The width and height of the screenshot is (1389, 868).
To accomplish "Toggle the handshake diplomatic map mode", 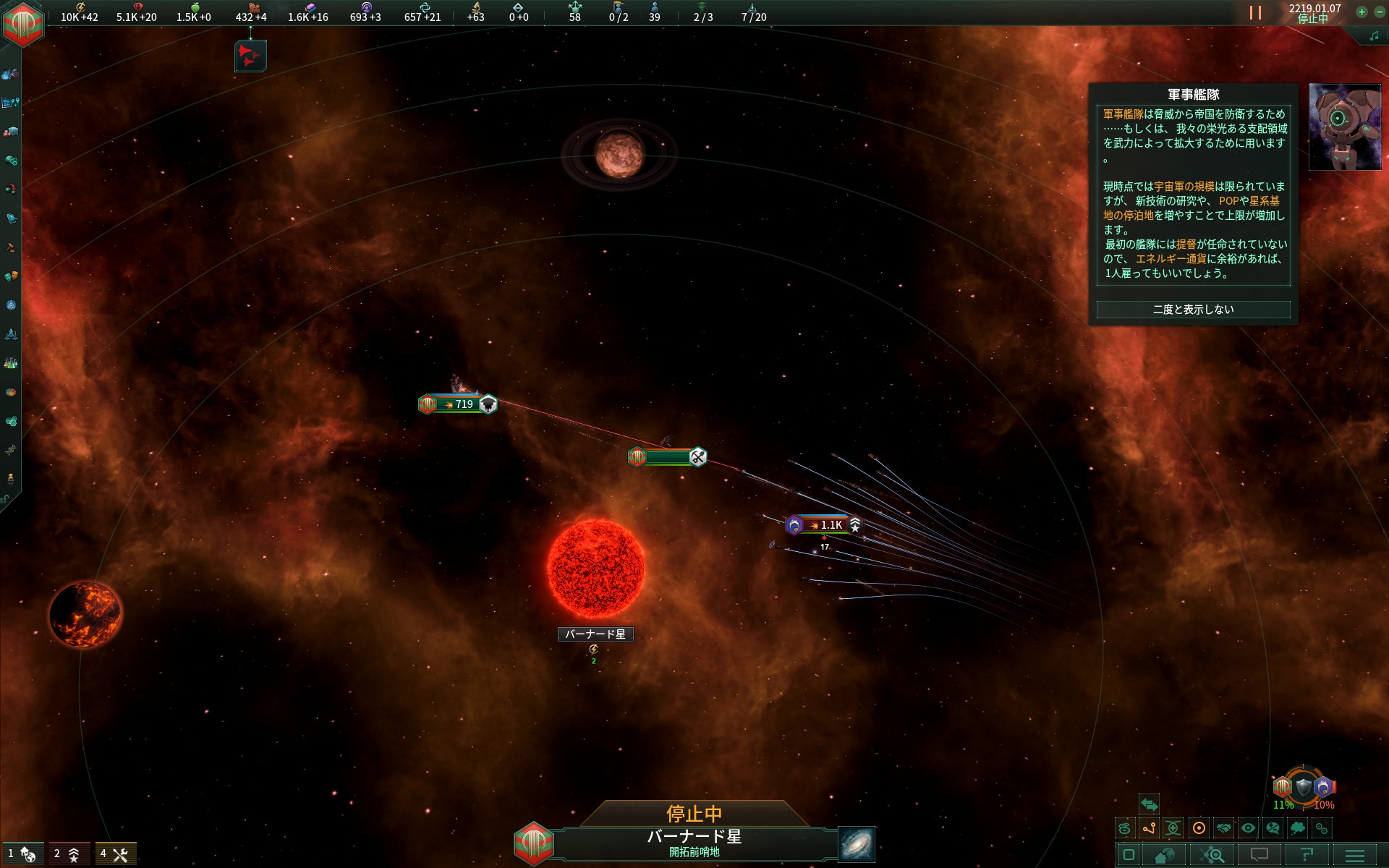I will (x=1223, y=828).
